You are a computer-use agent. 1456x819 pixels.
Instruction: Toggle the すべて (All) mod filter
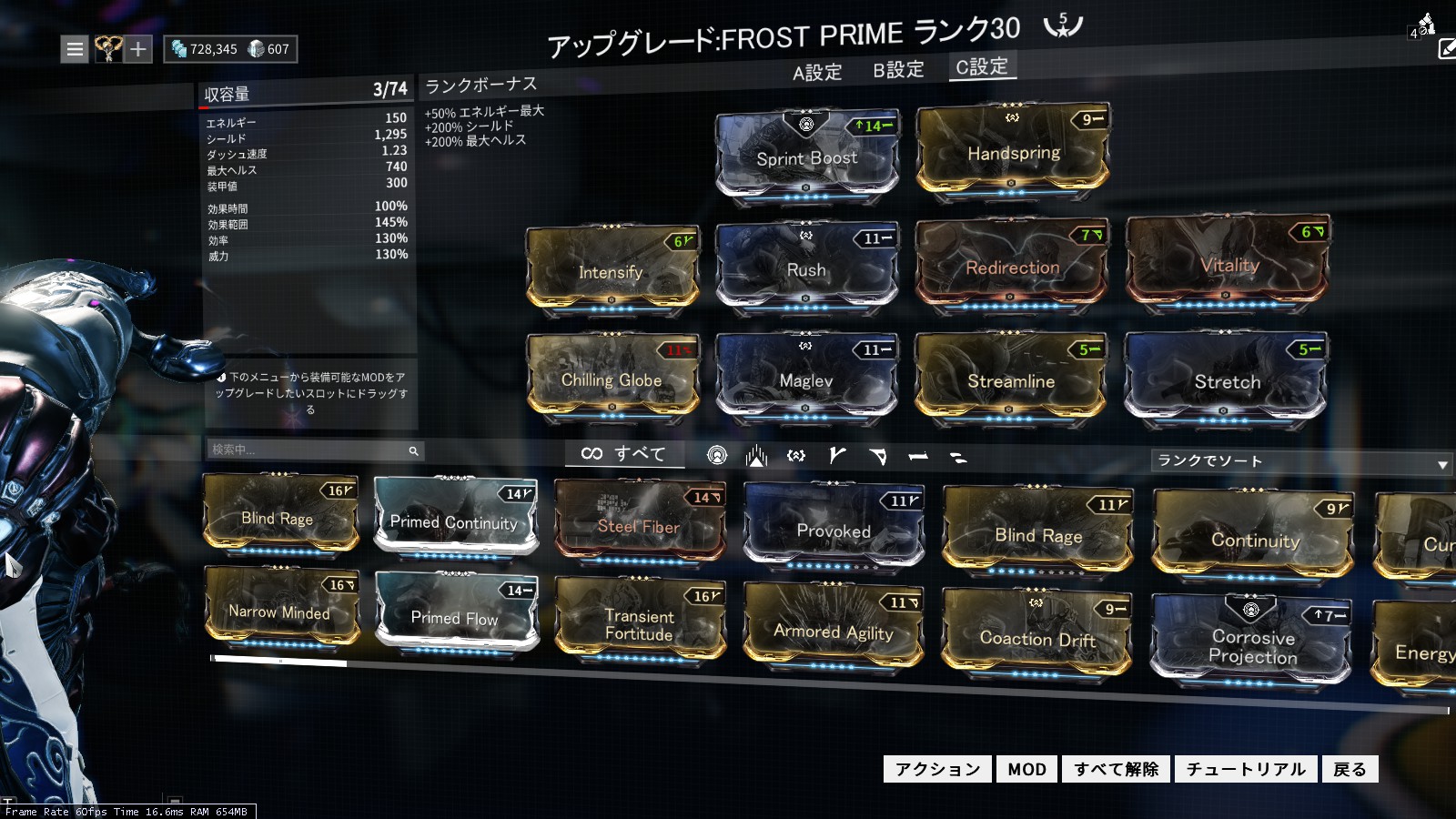[625, 453]
